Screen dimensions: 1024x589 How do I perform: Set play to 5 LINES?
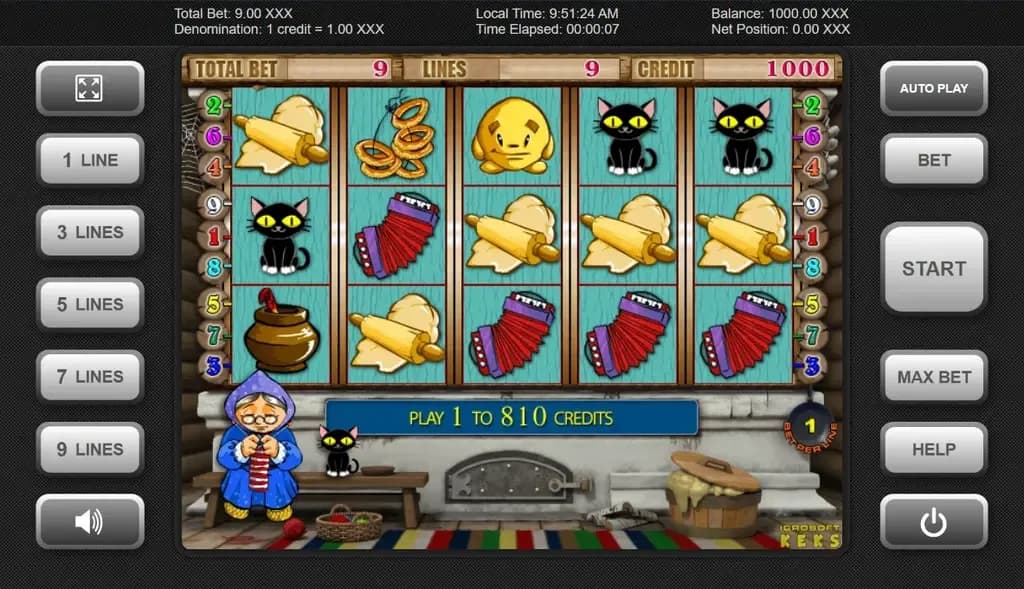click(x=90, y=304)
